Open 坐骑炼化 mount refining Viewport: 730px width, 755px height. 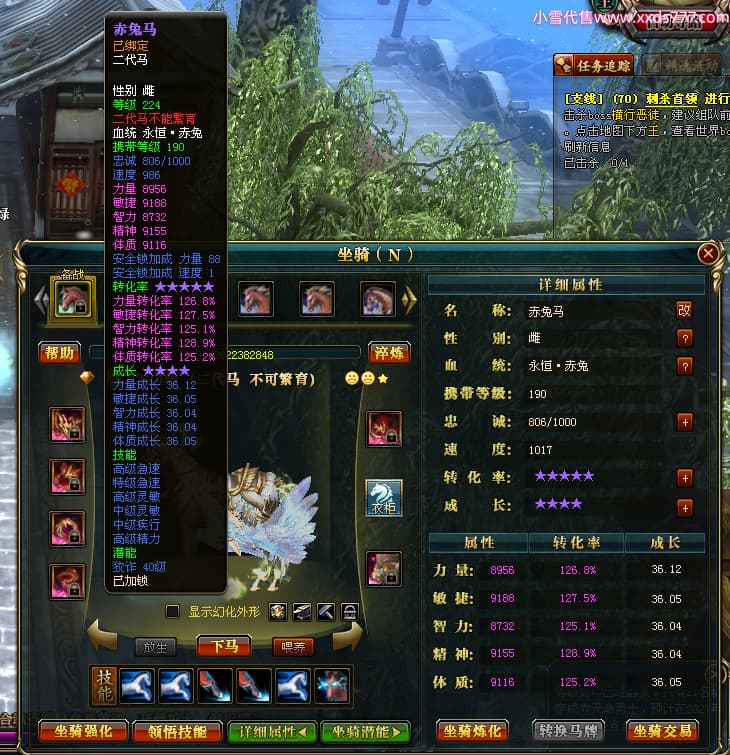click(x=472, y=731)
